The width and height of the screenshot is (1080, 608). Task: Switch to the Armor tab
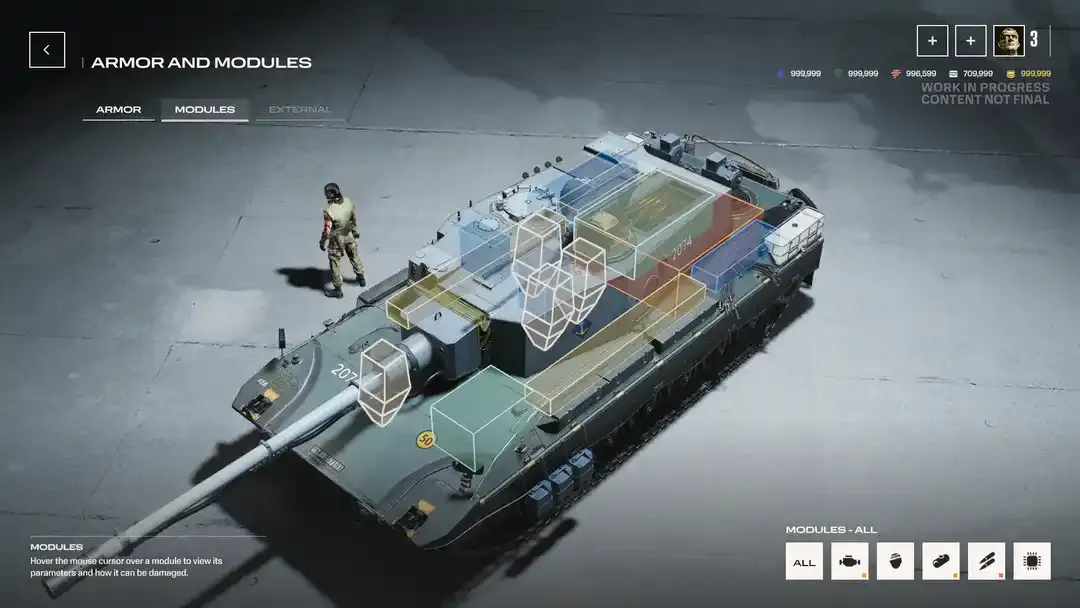click(x=118, y=109)
